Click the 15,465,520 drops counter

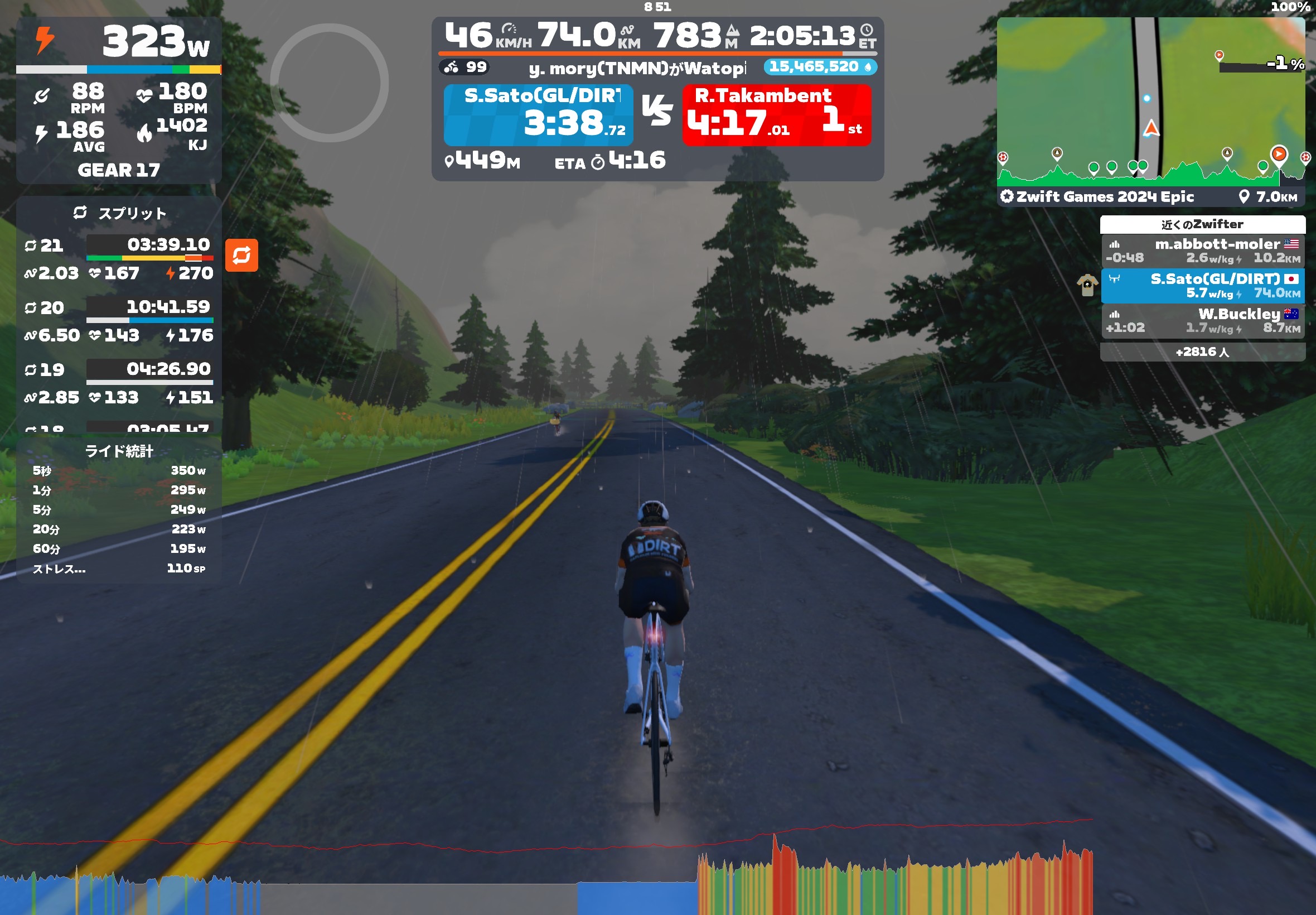819,67
